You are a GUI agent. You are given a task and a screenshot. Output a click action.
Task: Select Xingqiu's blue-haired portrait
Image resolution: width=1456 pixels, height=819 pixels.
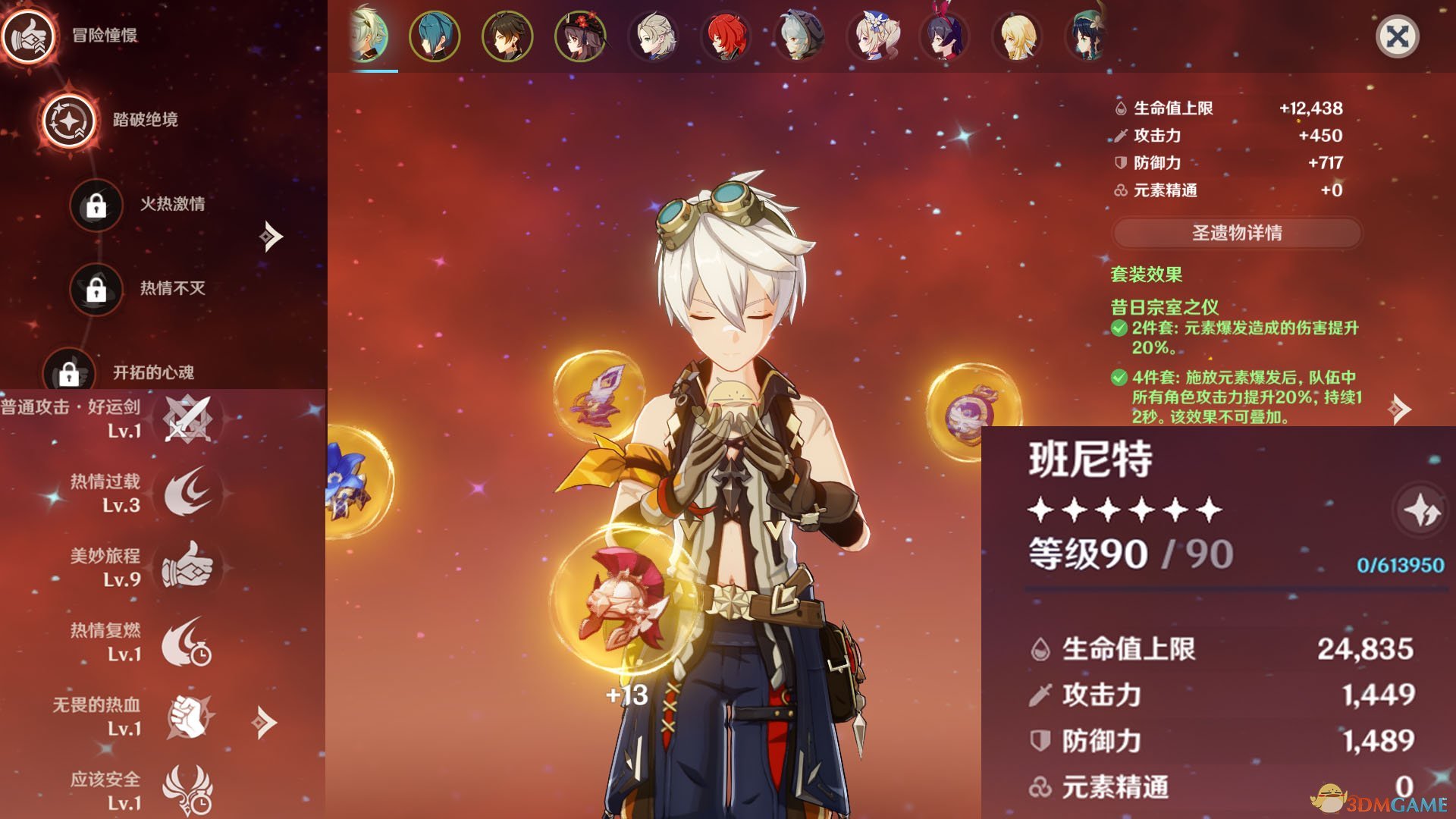[435, 36]
